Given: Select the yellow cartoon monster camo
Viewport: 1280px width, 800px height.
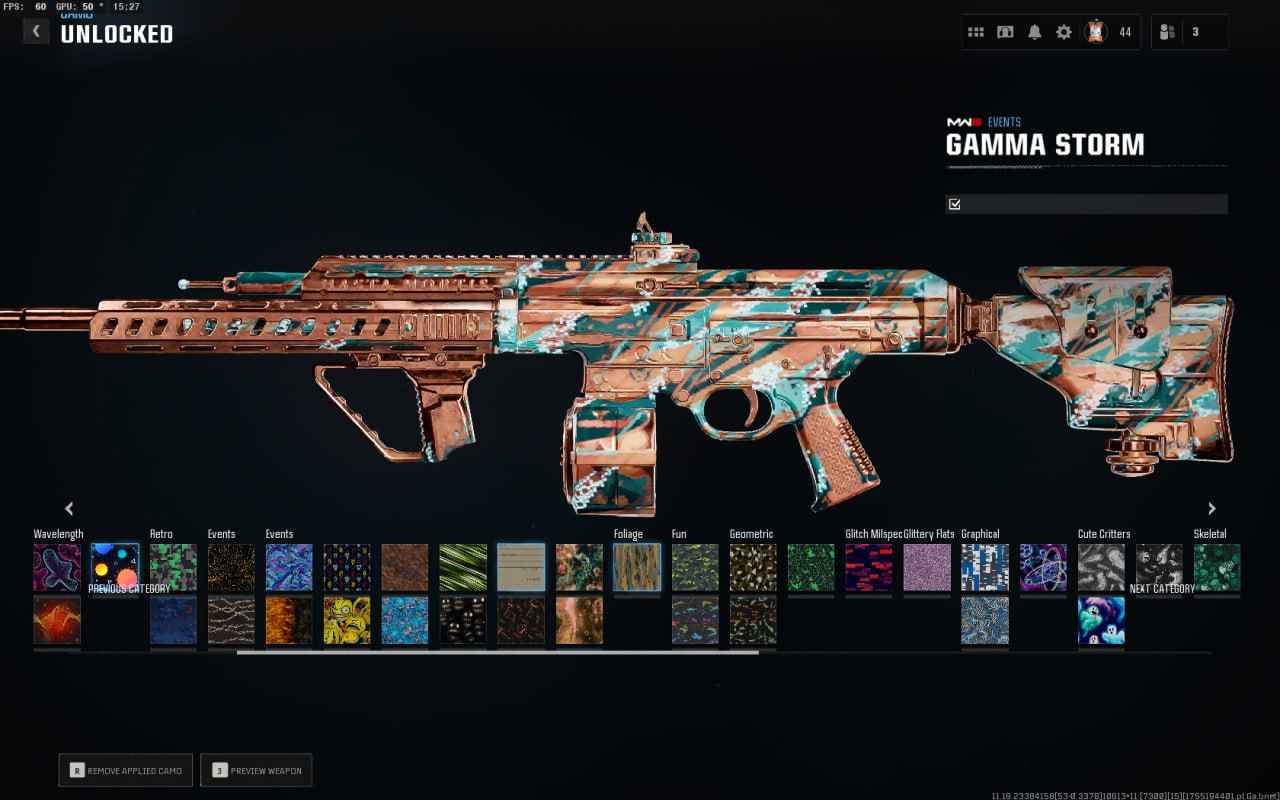Looking at the screenshot, I should pos(347,620).
